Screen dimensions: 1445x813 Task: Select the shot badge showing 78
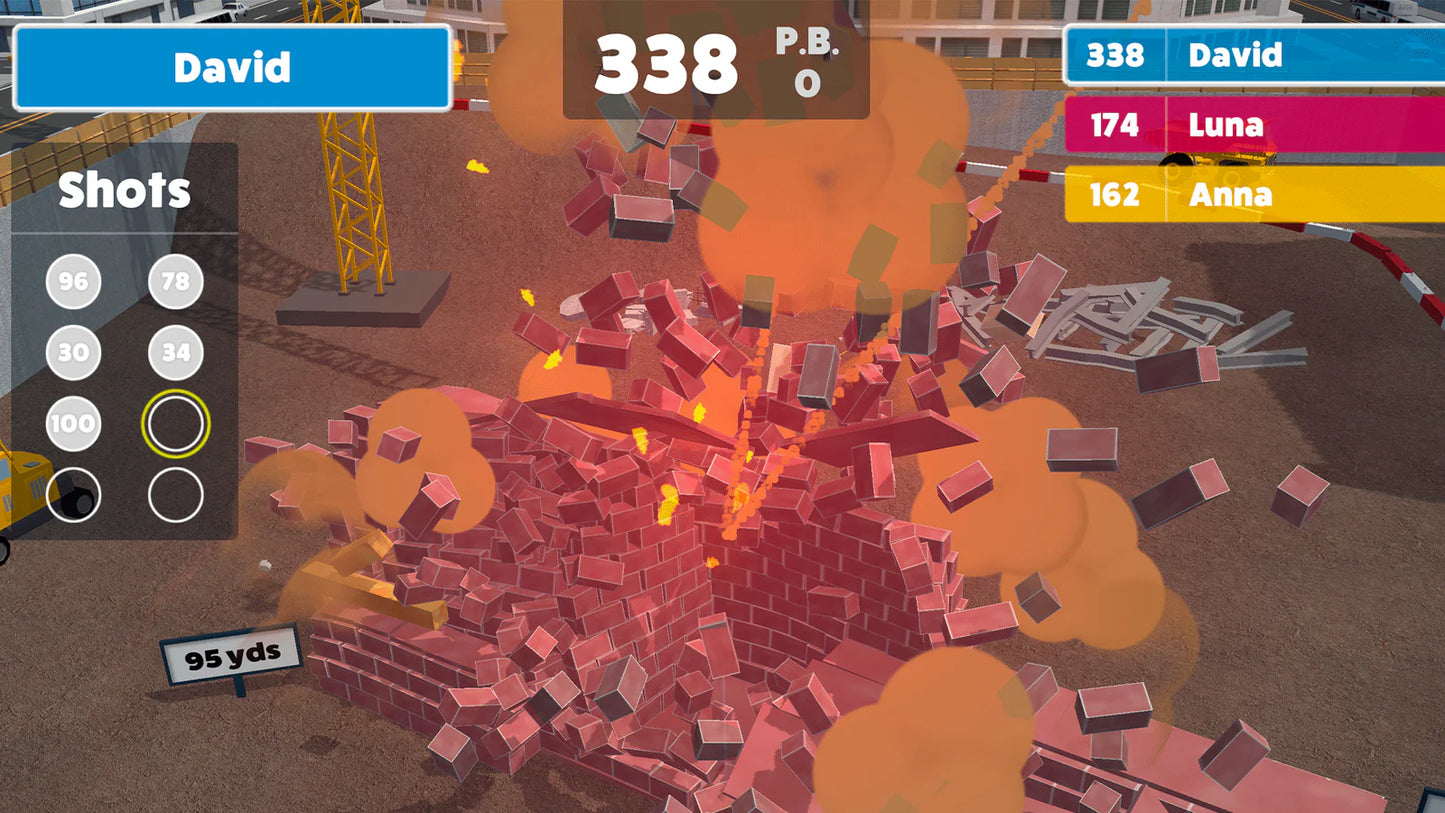pyautogui.click(x=175, y=282)
